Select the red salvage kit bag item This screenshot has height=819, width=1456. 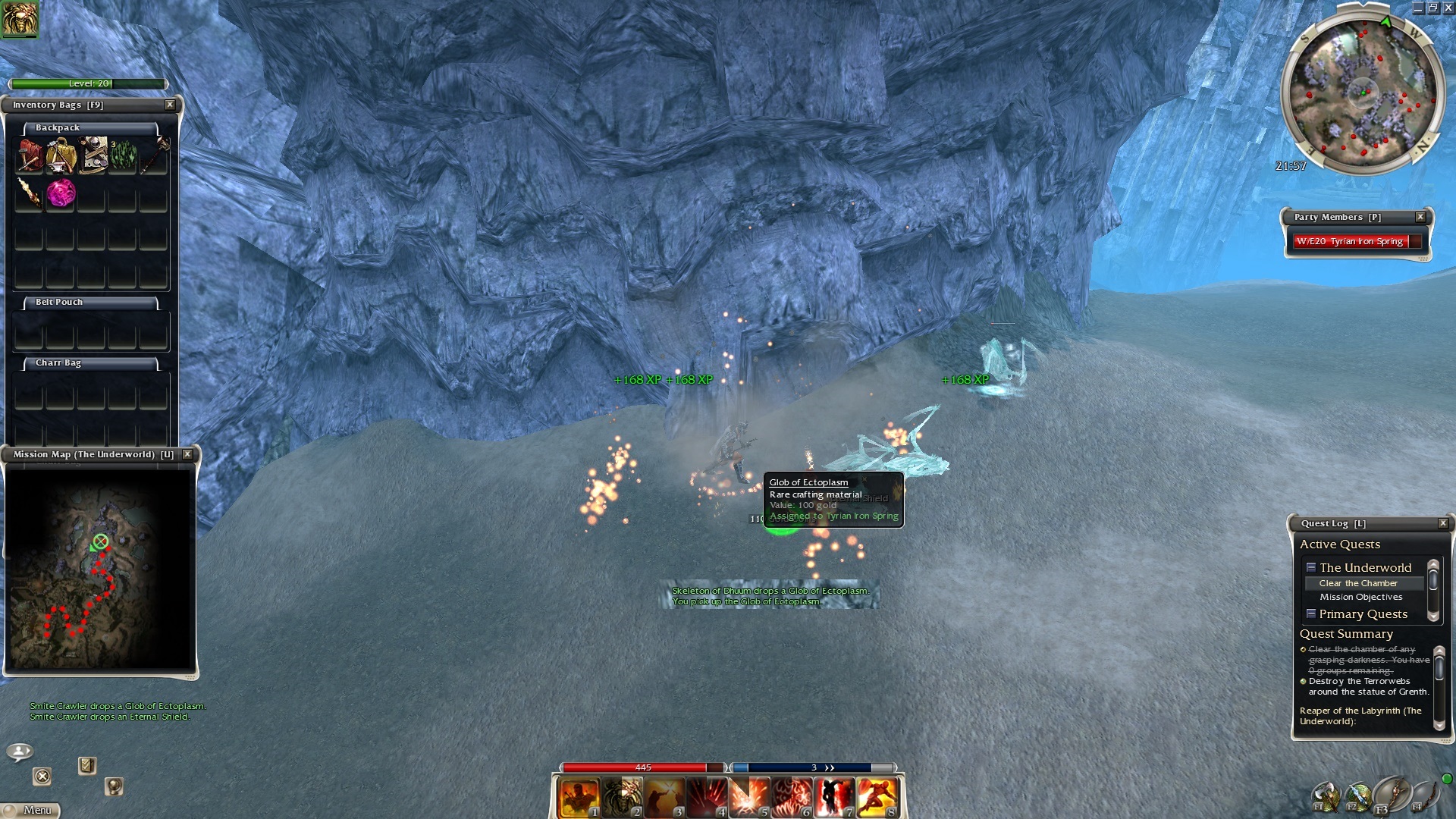[30, 155]
